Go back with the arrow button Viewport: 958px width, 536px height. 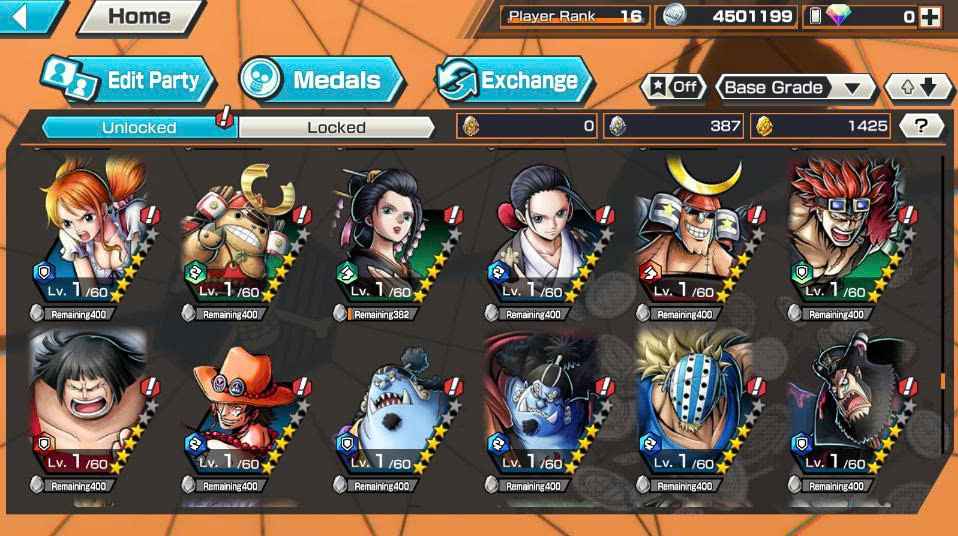coord(30,16)
